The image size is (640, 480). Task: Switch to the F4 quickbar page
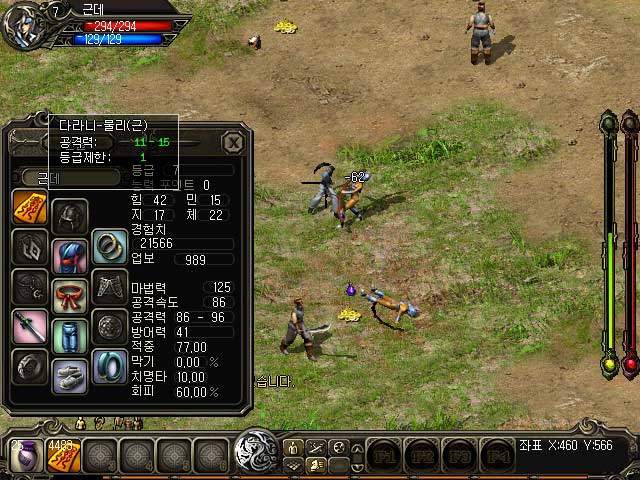(x=498, y=456)
